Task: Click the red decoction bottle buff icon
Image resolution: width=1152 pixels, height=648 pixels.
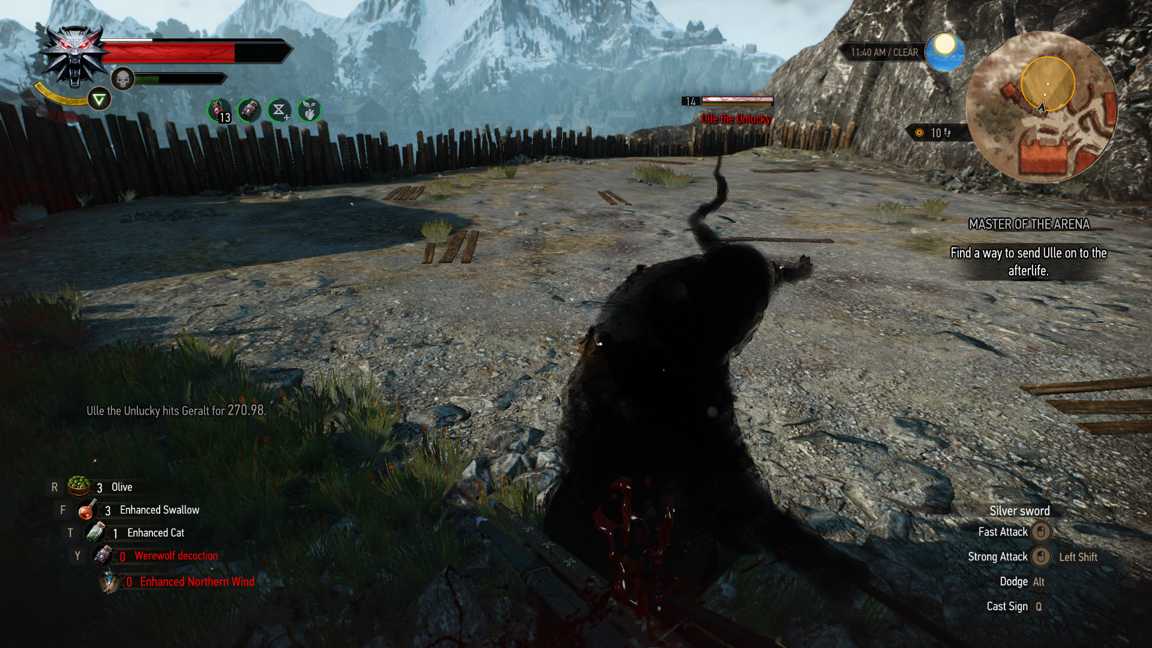Action: click(249, 110)
